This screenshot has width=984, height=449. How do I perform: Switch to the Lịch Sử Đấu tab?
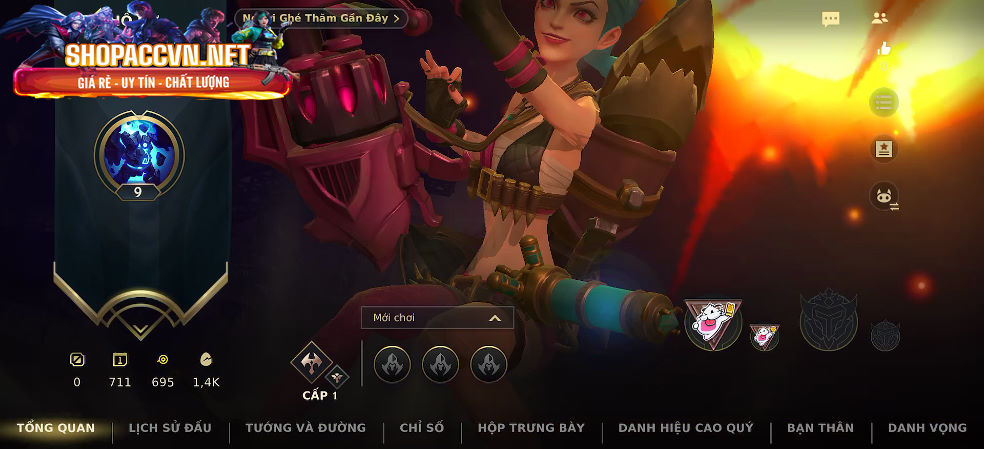pyautogui.click(x=169, y=428)
